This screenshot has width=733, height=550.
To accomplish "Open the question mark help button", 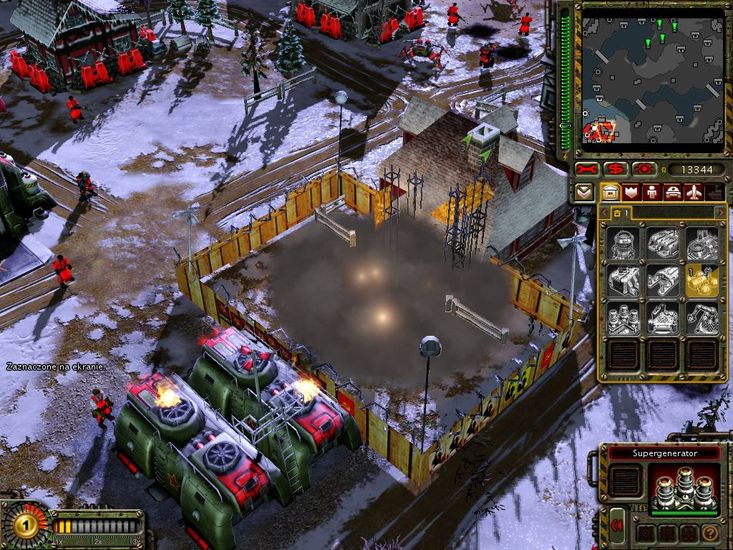I will pos(711,534).
